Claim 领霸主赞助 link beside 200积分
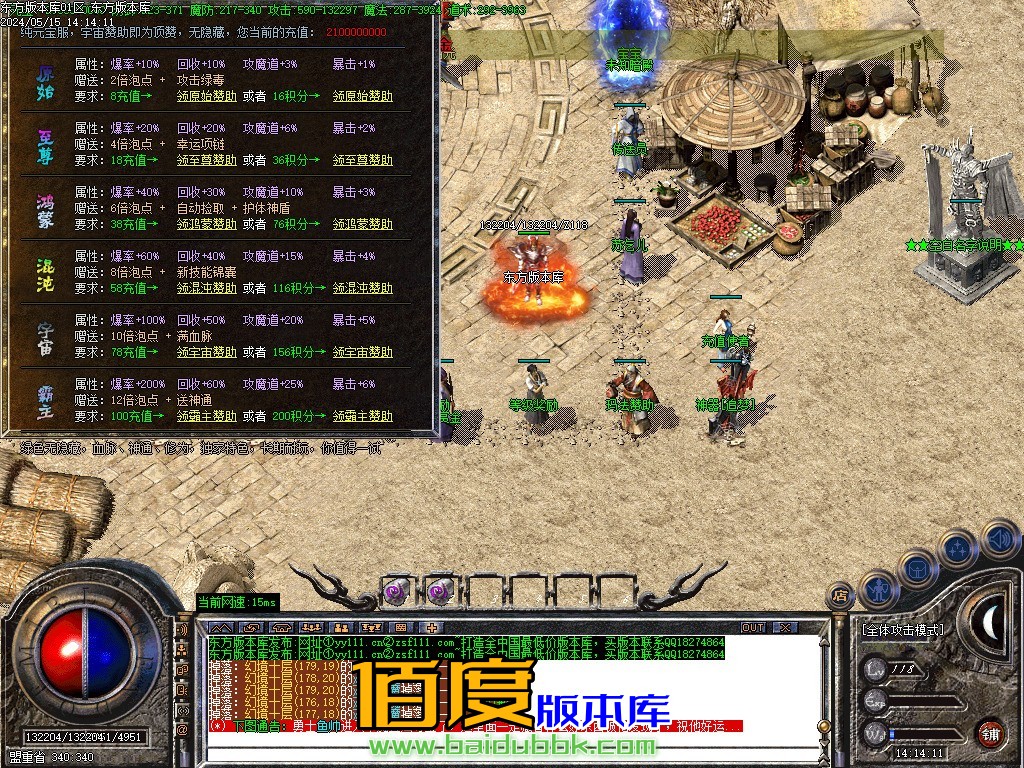This screenshot has height=768, width=1024. point(362,416)
